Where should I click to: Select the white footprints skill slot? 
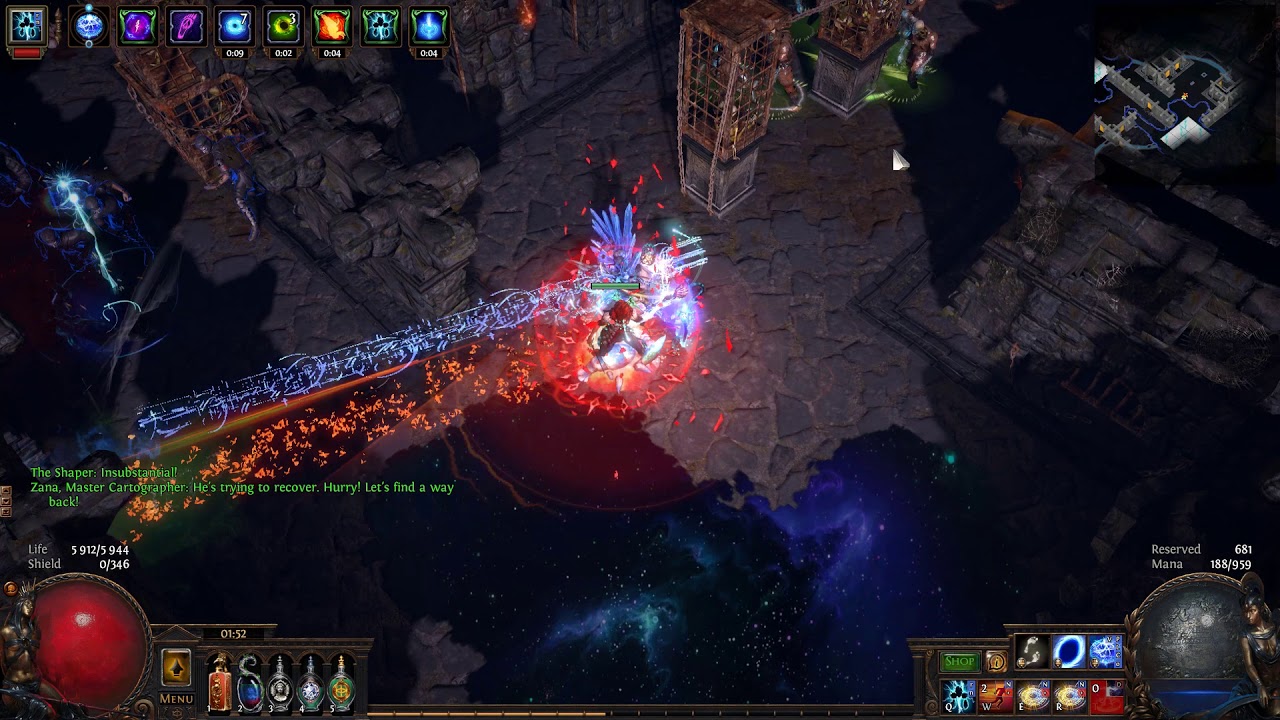[1032, 652]
